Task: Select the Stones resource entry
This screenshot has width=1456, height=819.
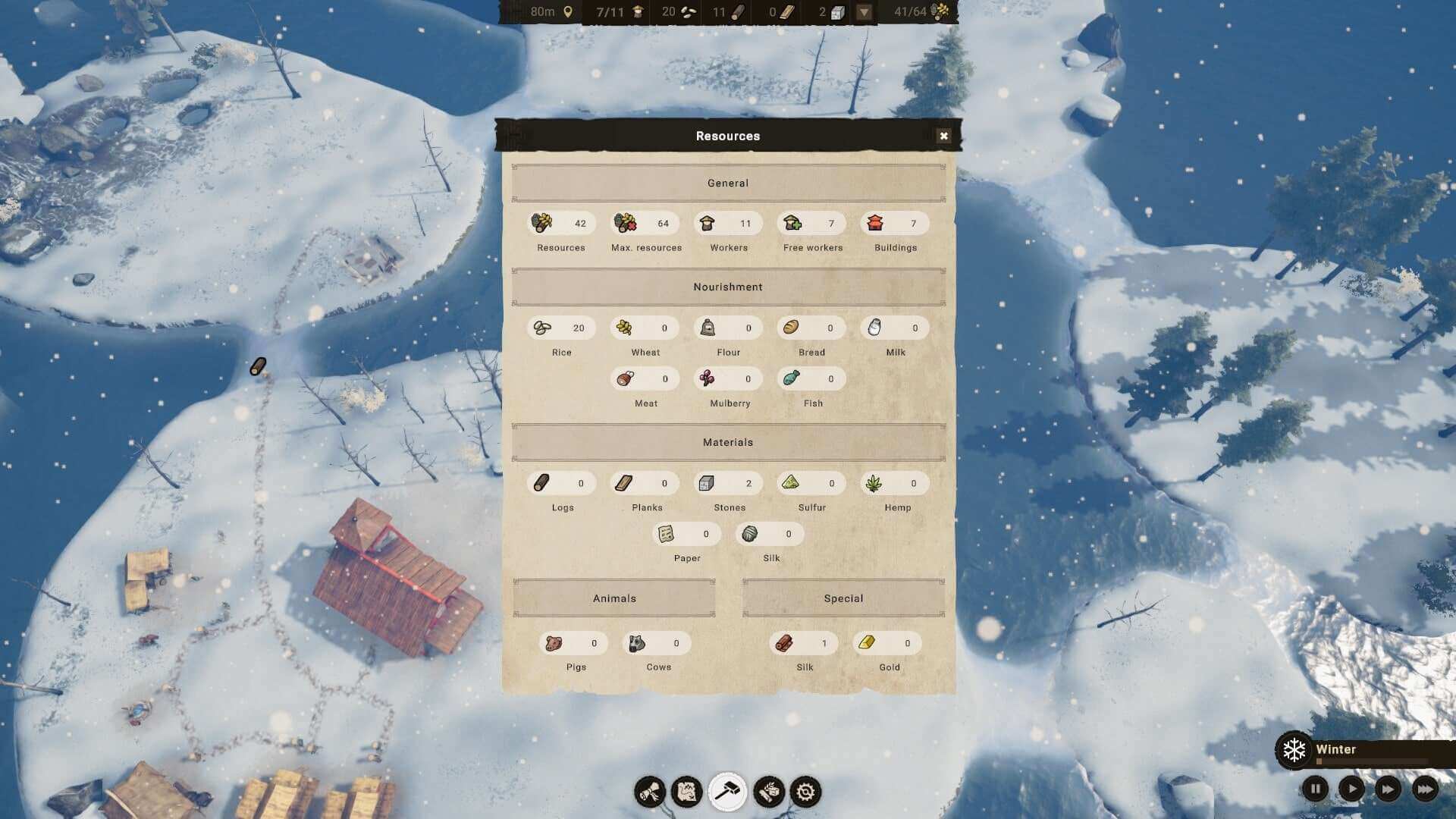Action: tap(728, 484)
